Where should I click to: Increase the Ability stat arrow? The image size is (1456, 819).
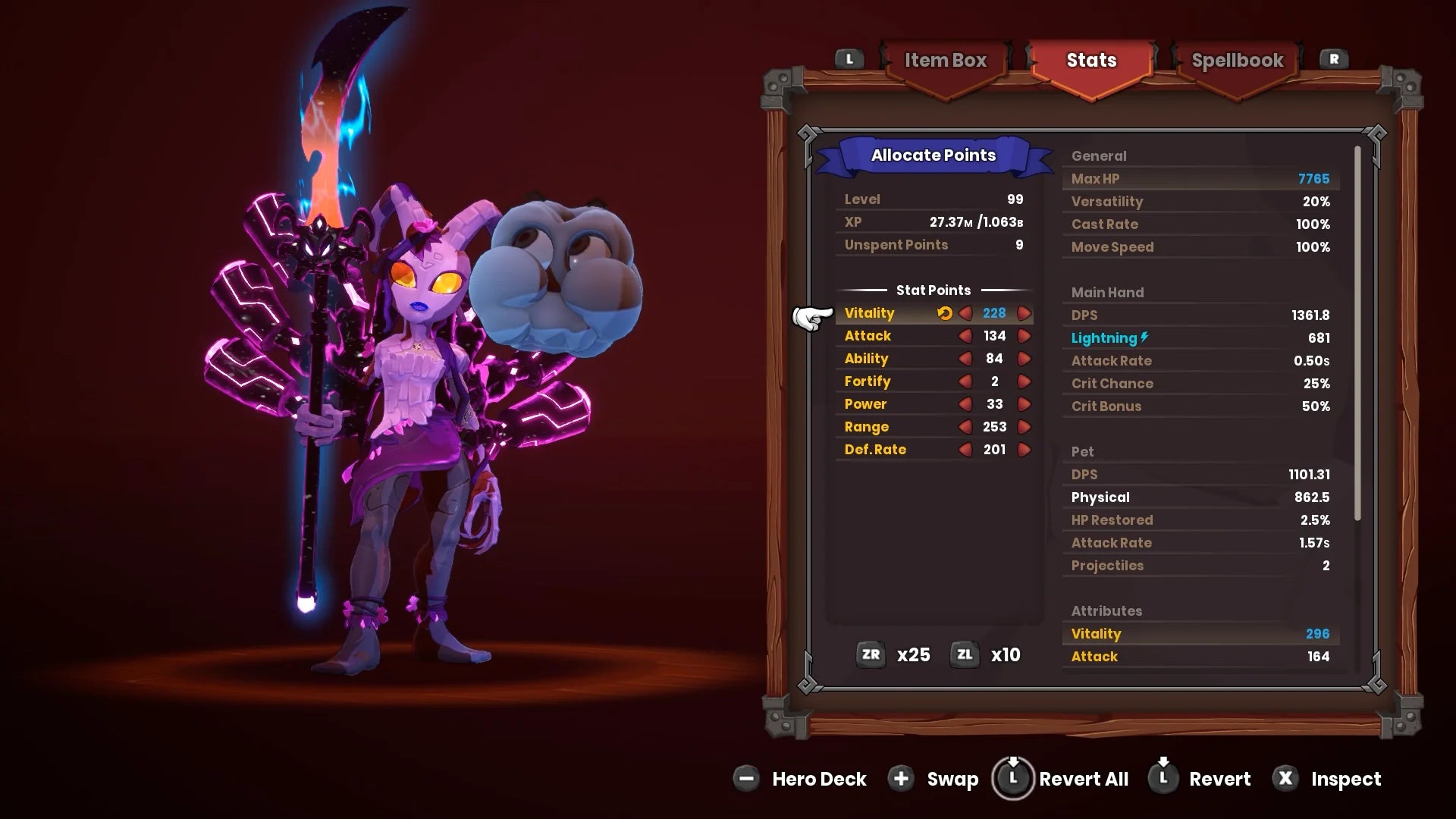[1025, 358]
